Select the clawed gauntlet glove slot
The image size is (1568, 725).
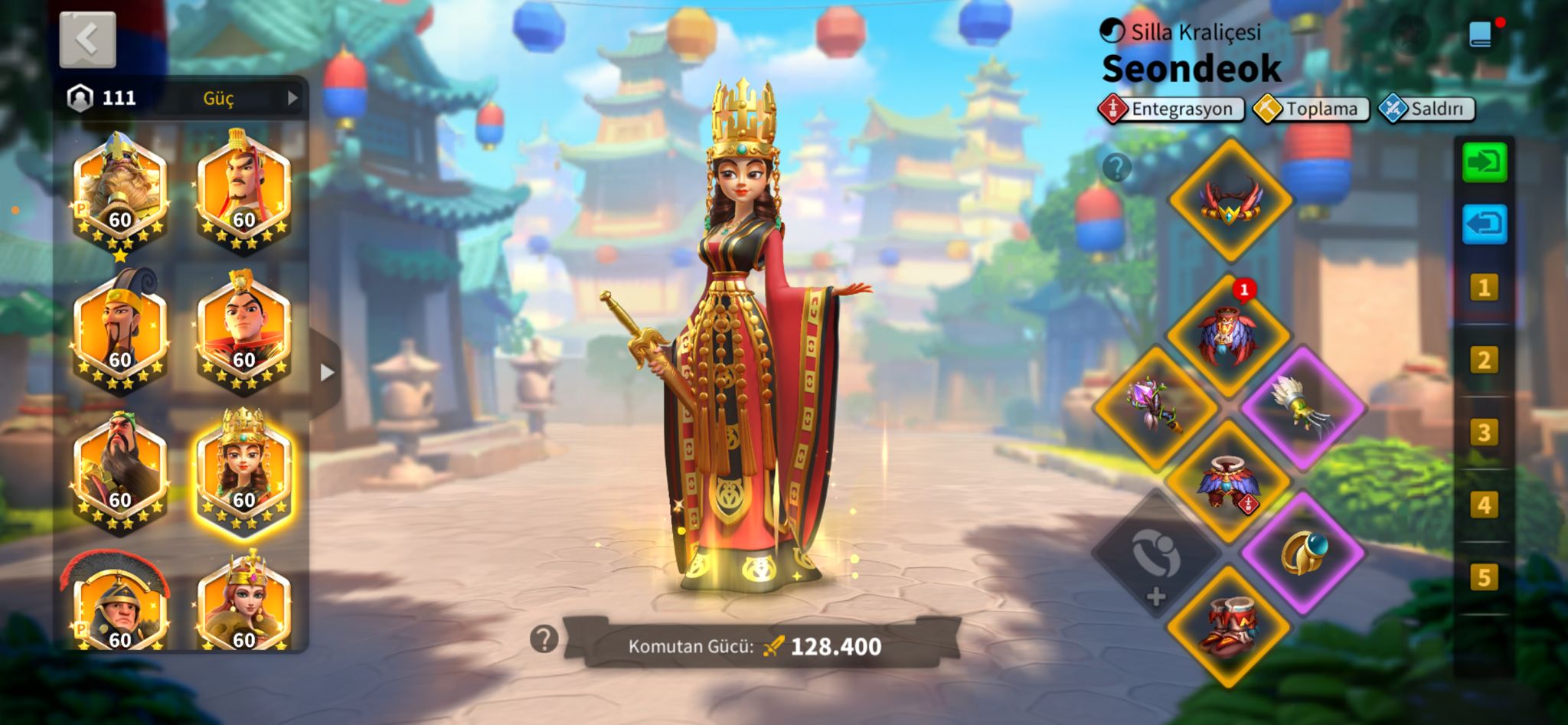point(1303,407)
